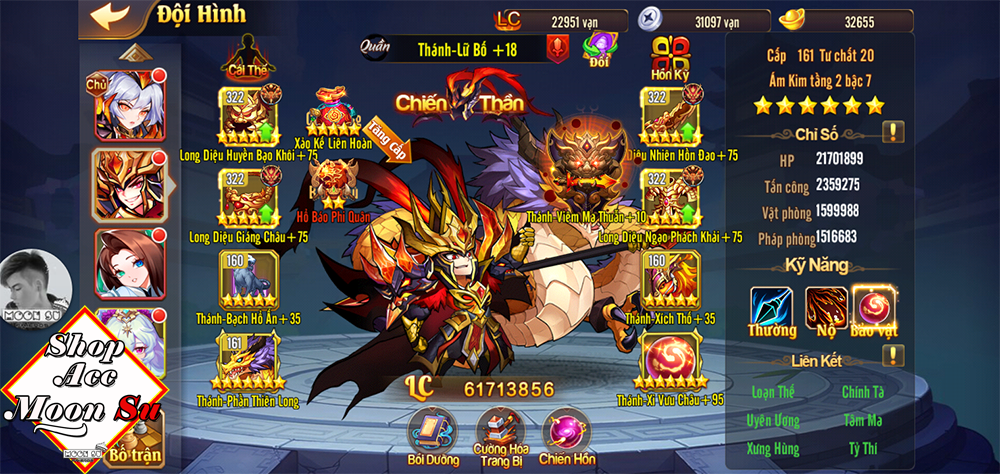Screen dimensions: 1000x474
Task: Select the Long Diệu Ngạo Phách Khải armor
Action: [669, 197]
